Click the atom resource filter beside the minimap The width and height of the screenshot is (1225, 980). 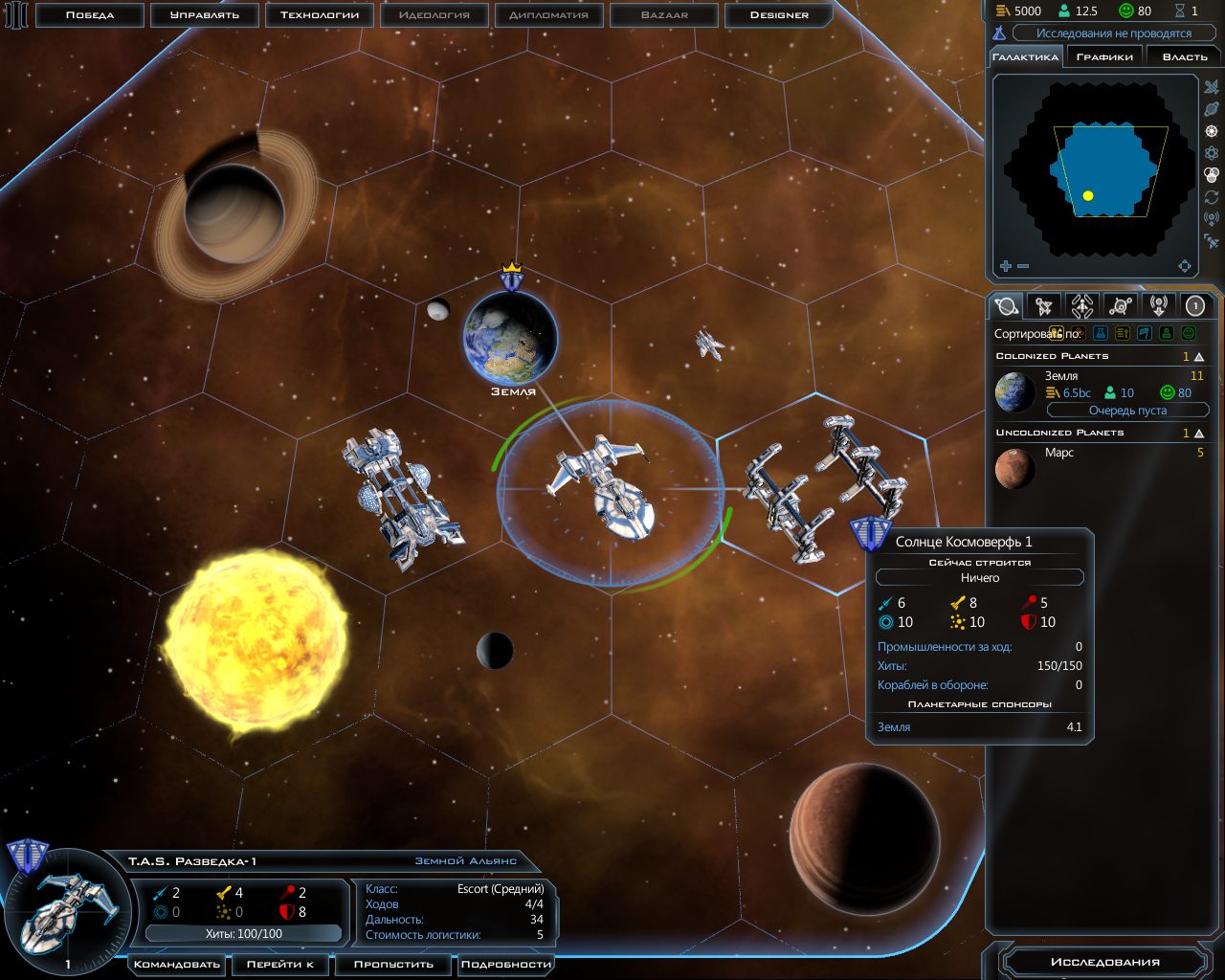pyautogui.click(x=1211, y=152)
